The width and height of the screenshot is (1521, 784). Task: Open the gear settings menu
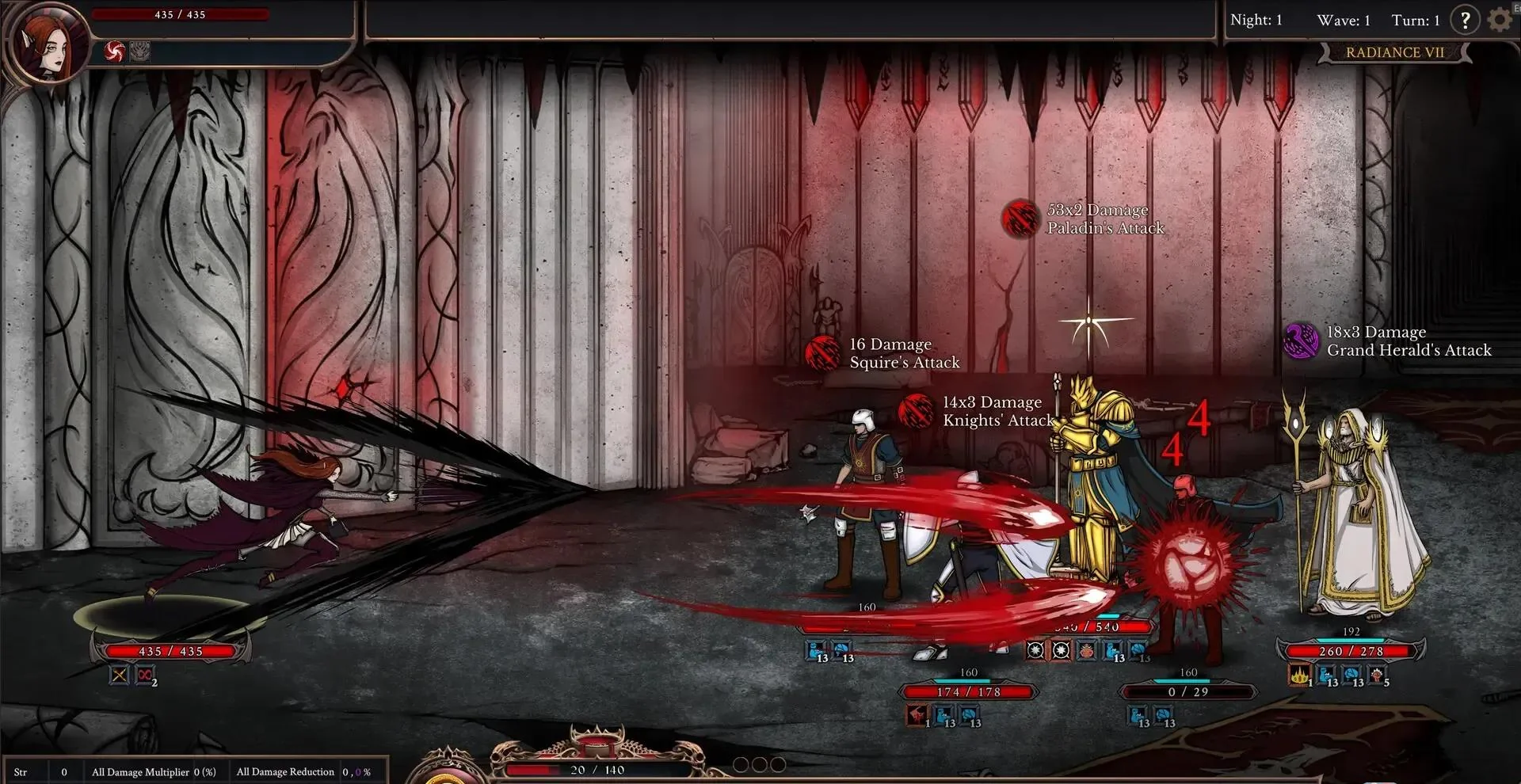(x=1500, y=20)
